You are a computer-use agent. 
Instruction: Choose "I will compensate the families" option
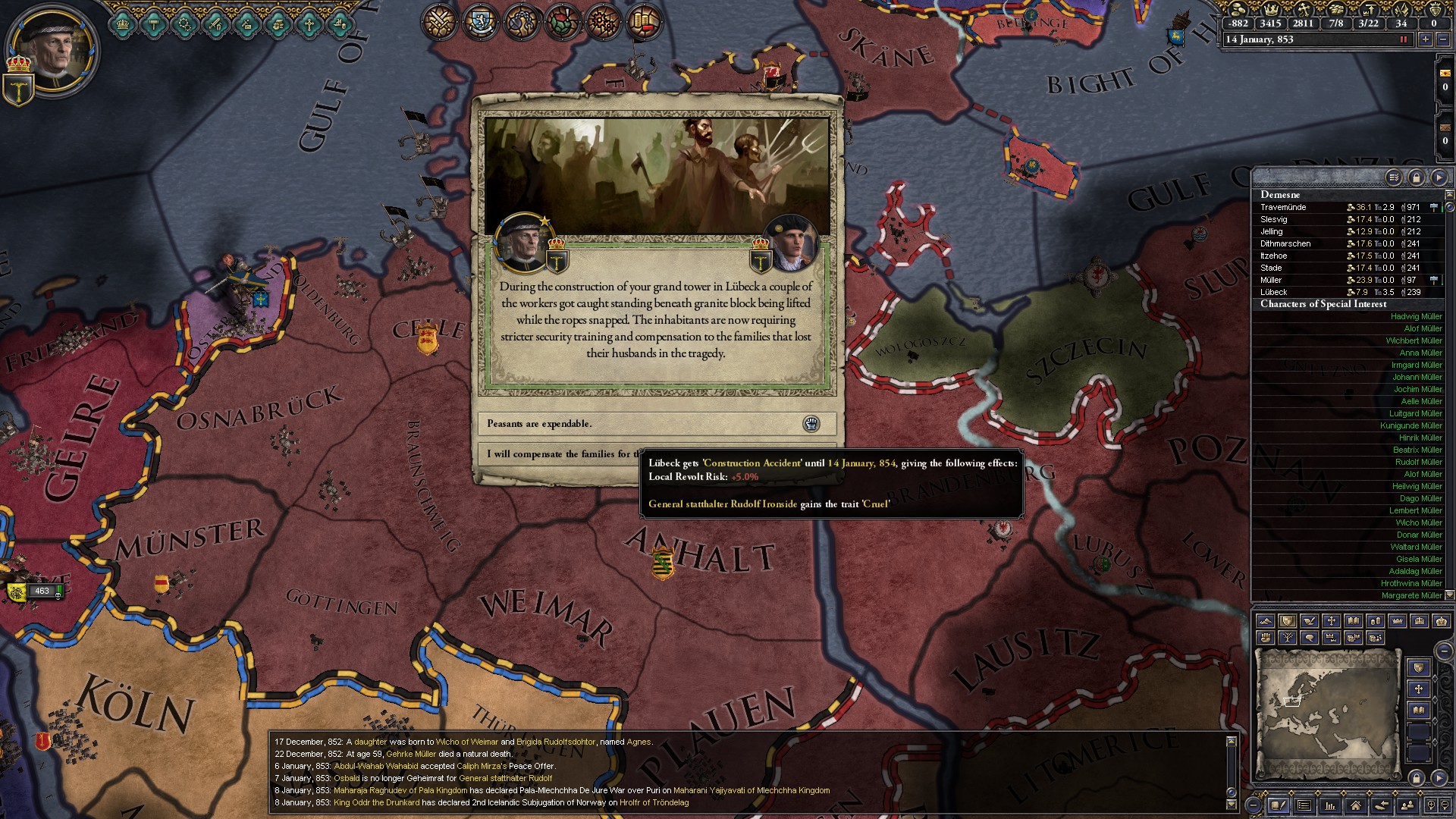pyautogui.click(x=561, y=454)
